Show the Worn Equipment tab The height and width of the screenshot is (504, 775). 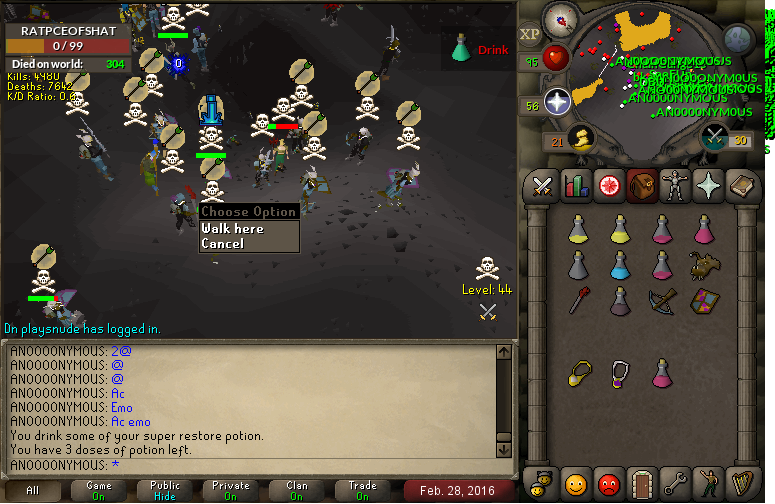(675, 186)
